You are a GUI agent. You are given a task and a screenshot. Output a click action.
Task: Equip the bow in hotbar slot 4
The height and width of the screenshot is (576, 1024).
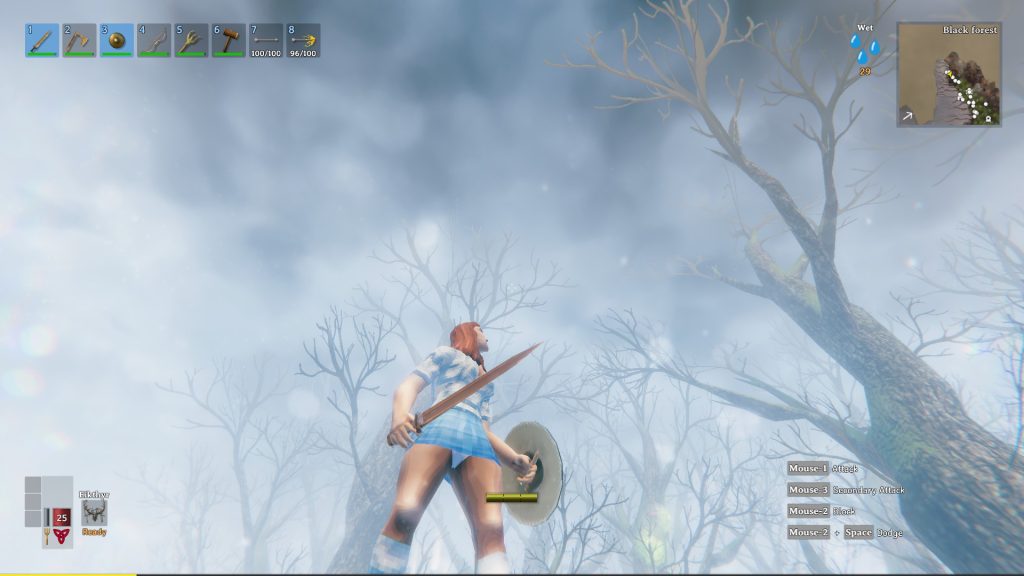tap(155, 40)
